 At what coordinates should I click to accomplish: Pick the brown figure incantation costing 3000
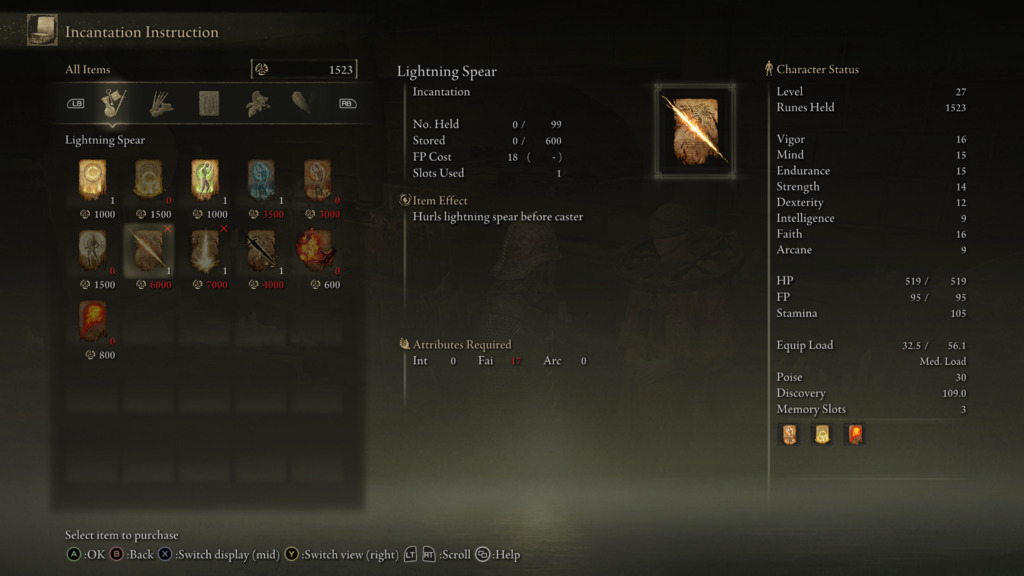pos(318,179)
